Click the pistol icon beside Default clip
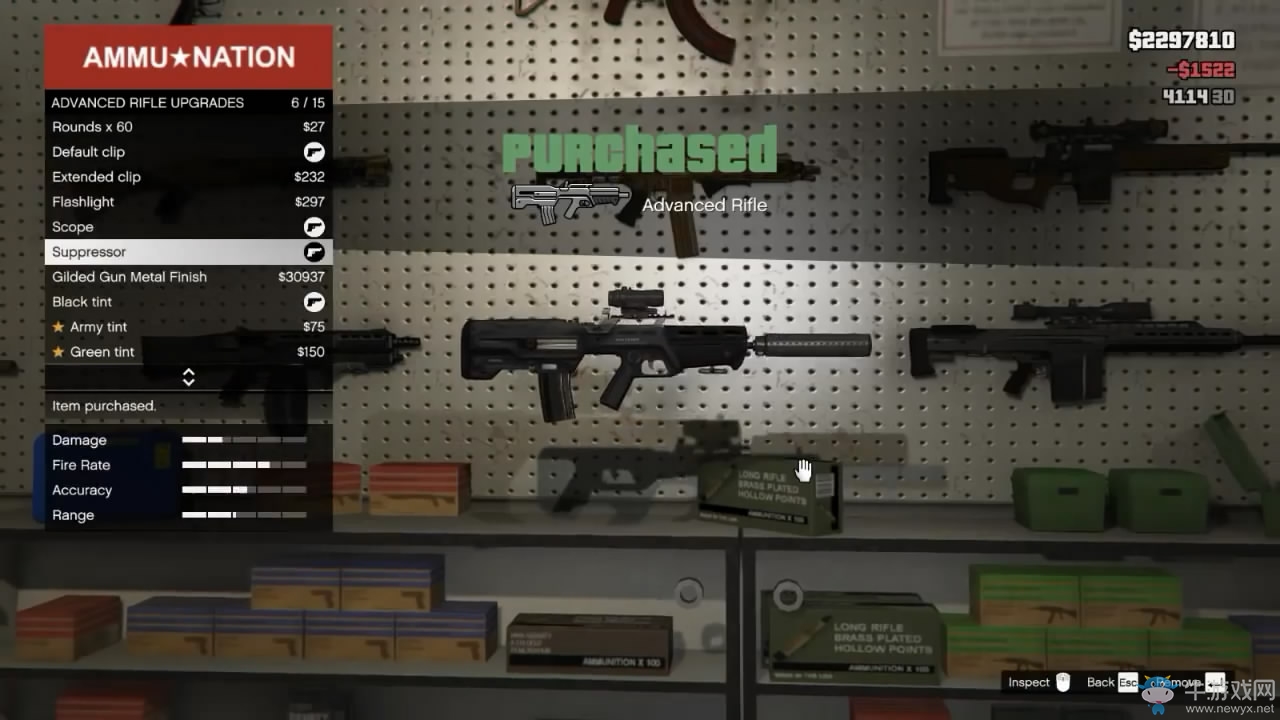1280x720 pixels. coord(314,152)
